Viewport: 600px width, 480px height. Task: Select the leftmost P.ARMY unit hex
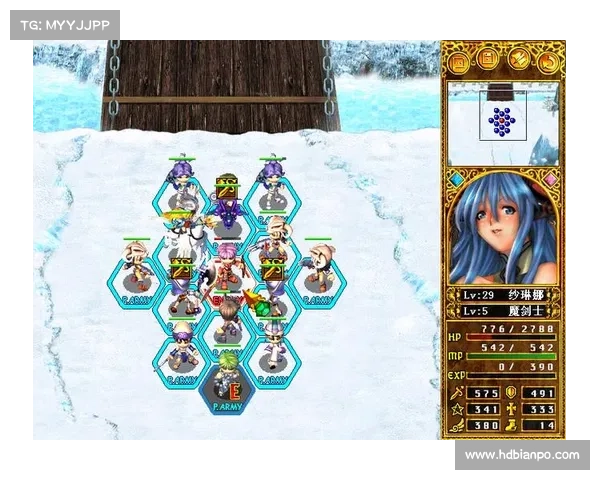[x=137, y=273]
